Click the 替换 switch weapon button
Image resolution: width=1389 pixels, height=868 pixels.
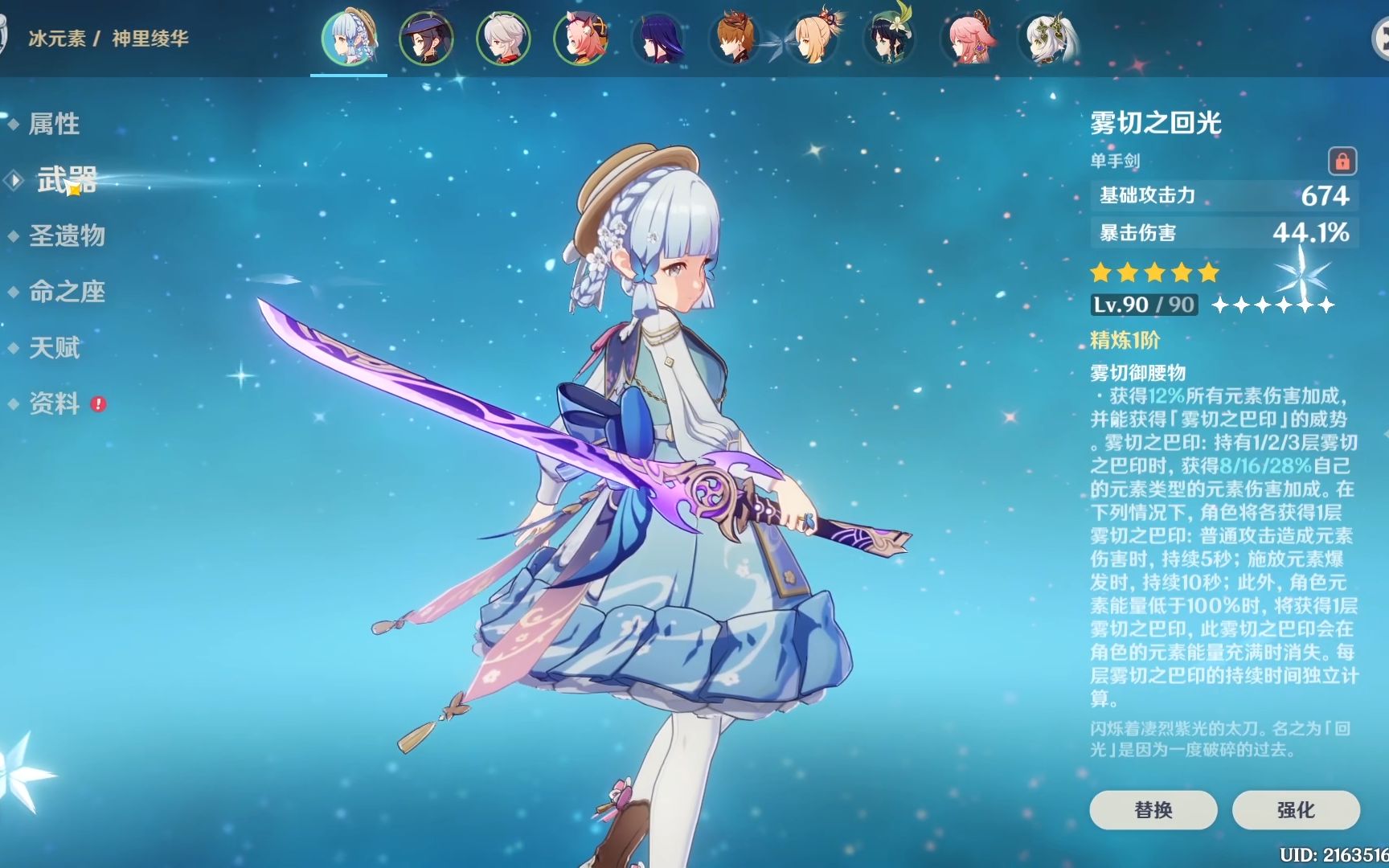[x=1153, y=809]
